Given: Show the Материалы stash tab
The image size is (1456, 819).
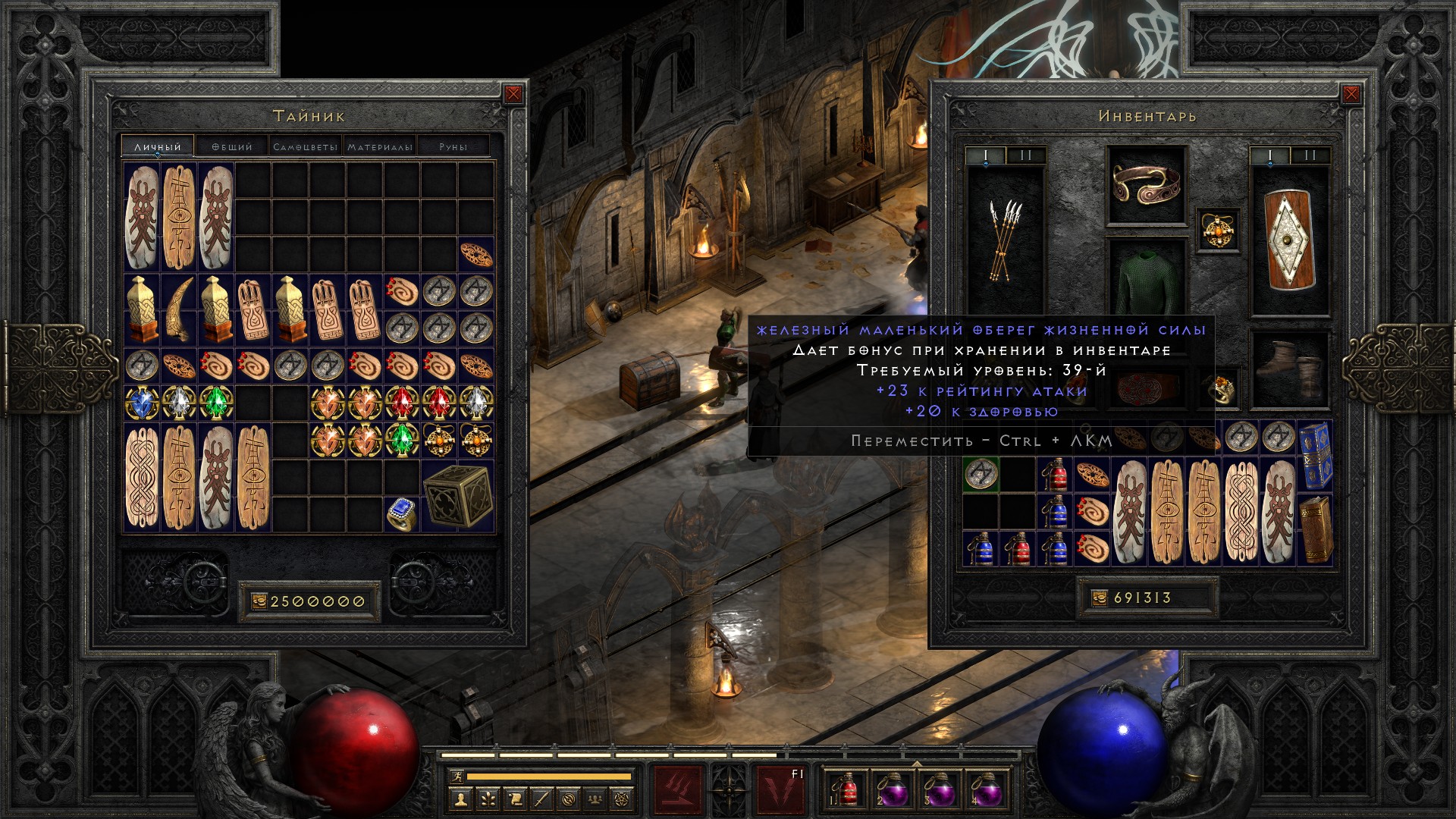Looking at the screenshot, I should click(380, 146).
